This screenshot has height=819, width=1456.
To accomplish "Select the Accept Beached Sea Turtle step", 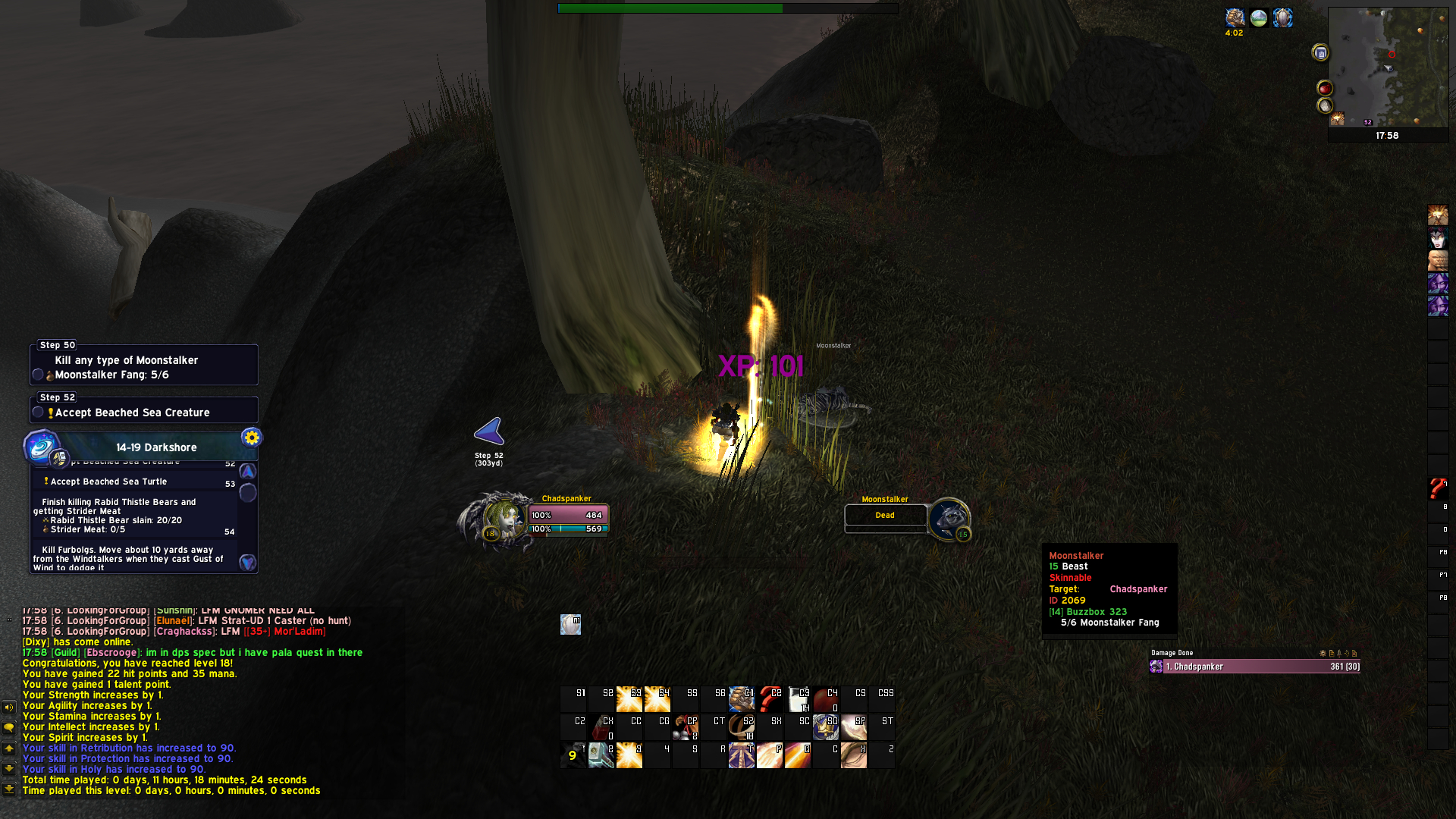I will (x=108, y=482).
